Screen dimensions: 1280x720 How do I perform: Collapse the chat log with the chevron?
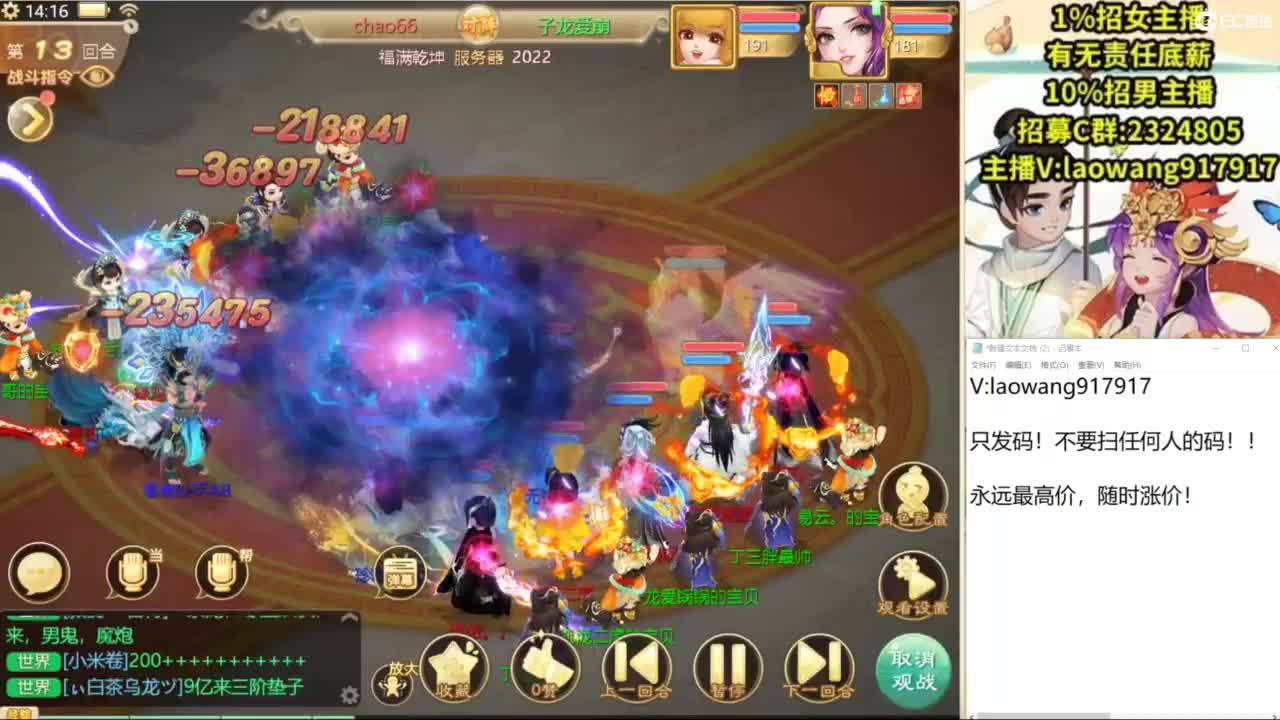[350, 616]
